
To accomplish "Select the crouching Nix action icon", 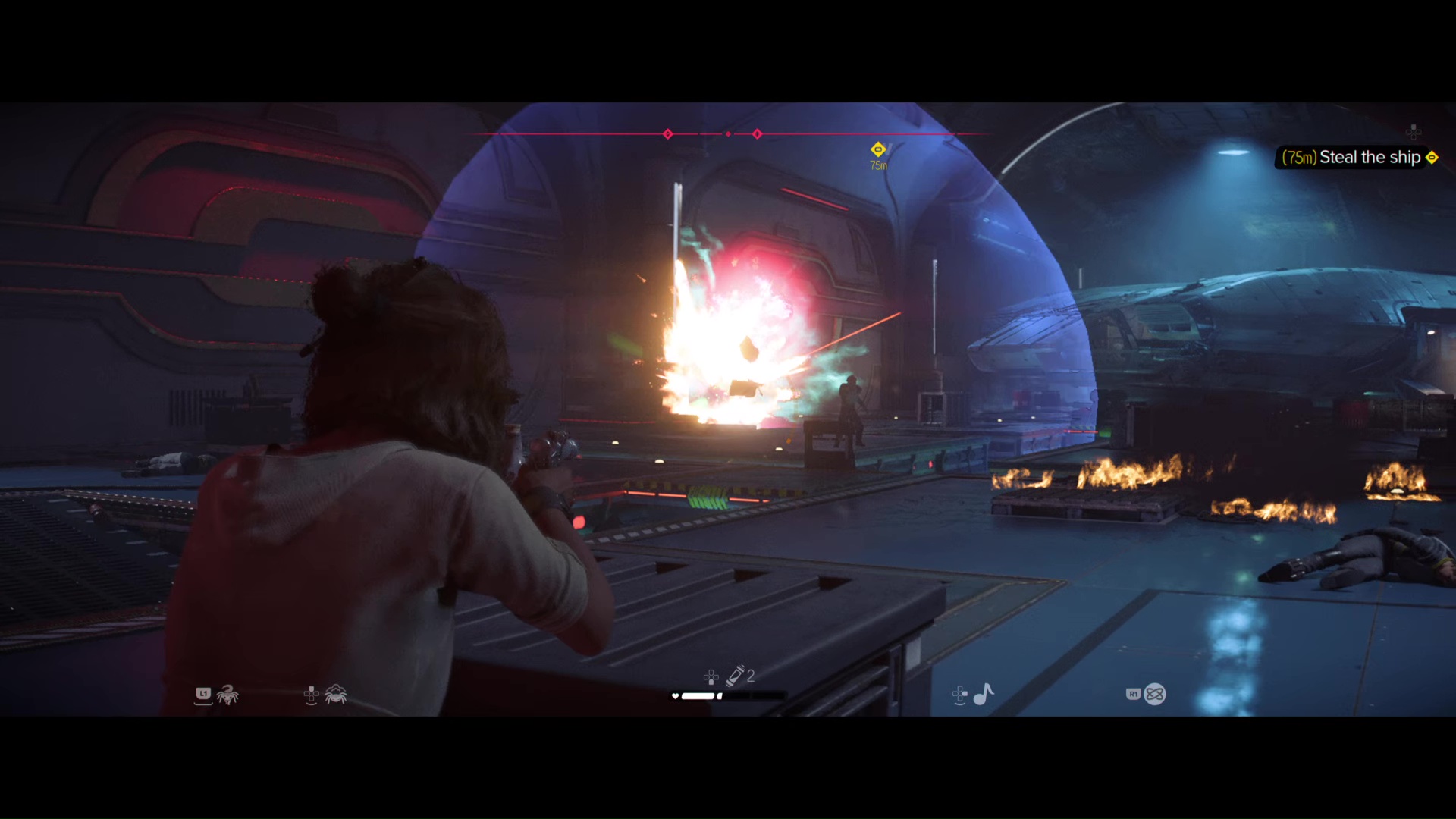I will pos(335,694).
